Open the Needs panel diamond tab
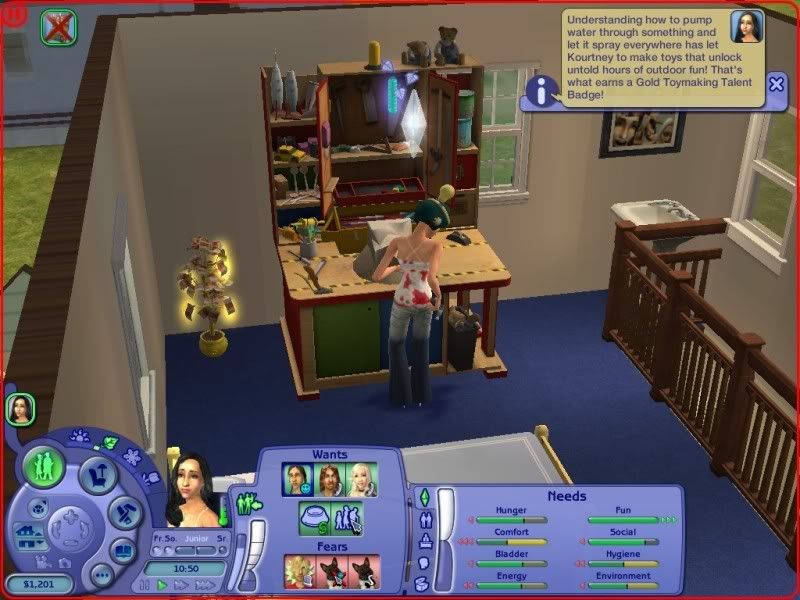800x600 pixels. (x=423, y=496)
